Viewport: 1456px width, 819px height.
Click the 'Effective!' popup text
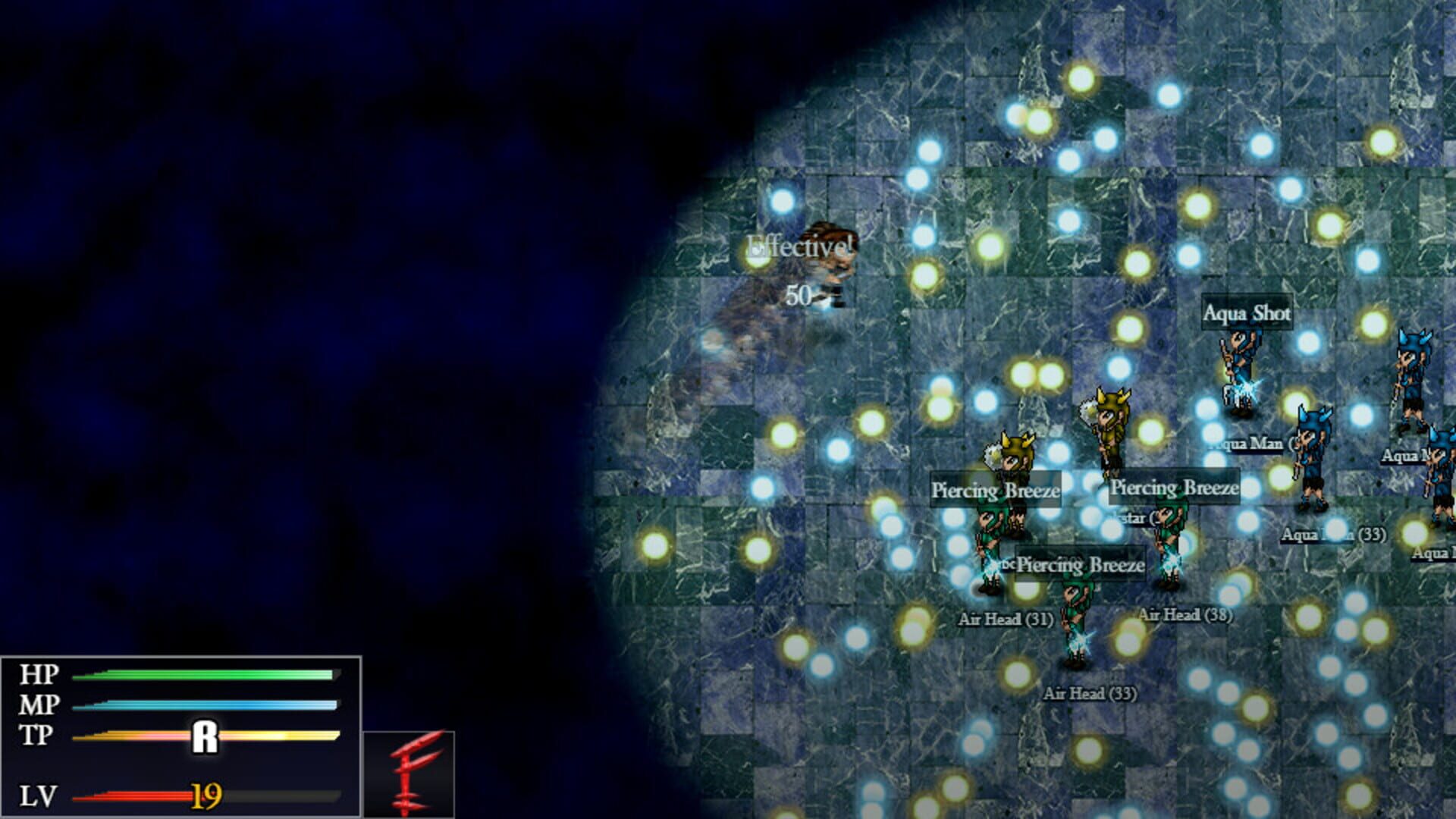pyautogui.click(x=800, y=244)
